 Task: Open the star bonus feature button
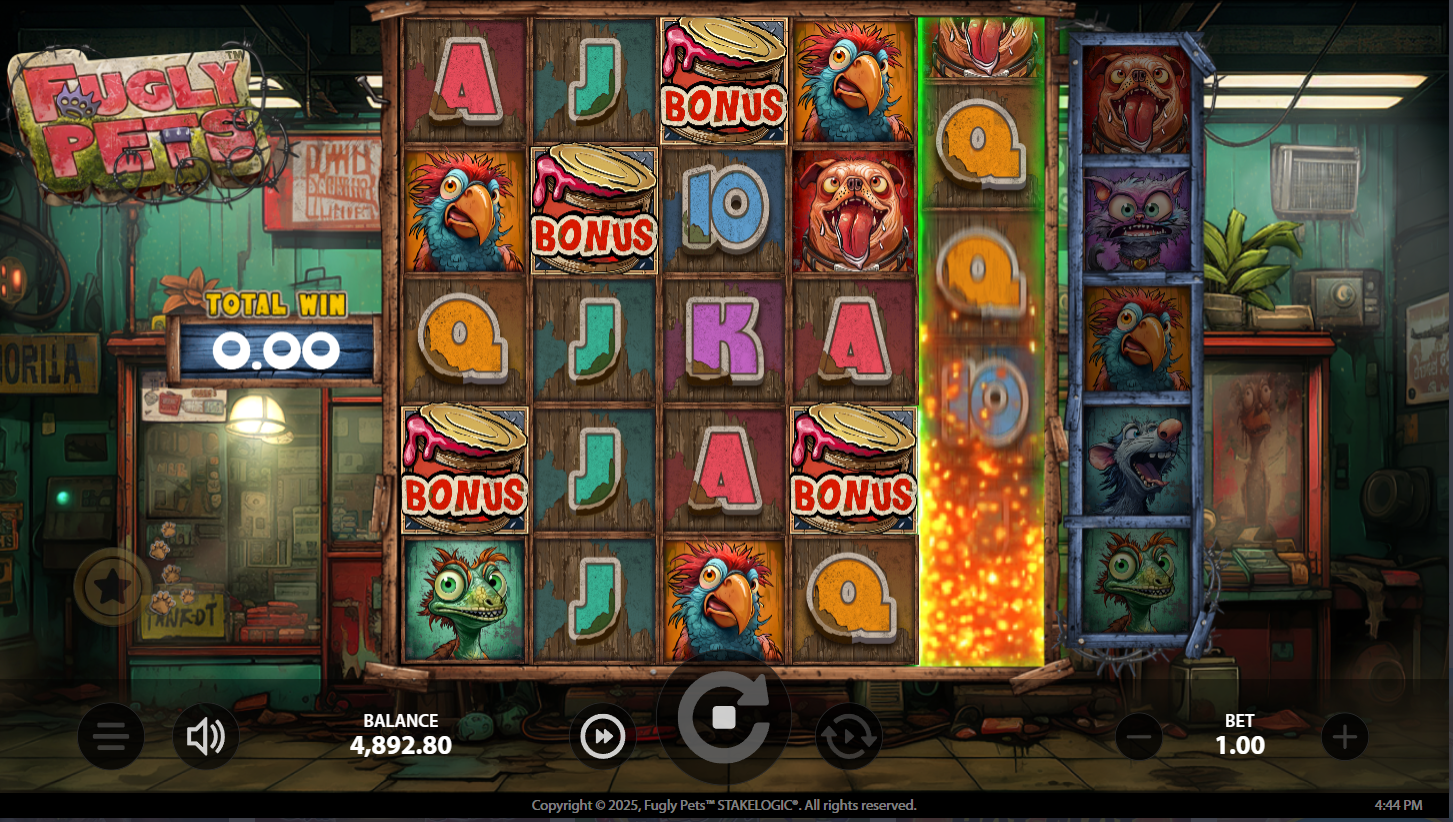112,588
